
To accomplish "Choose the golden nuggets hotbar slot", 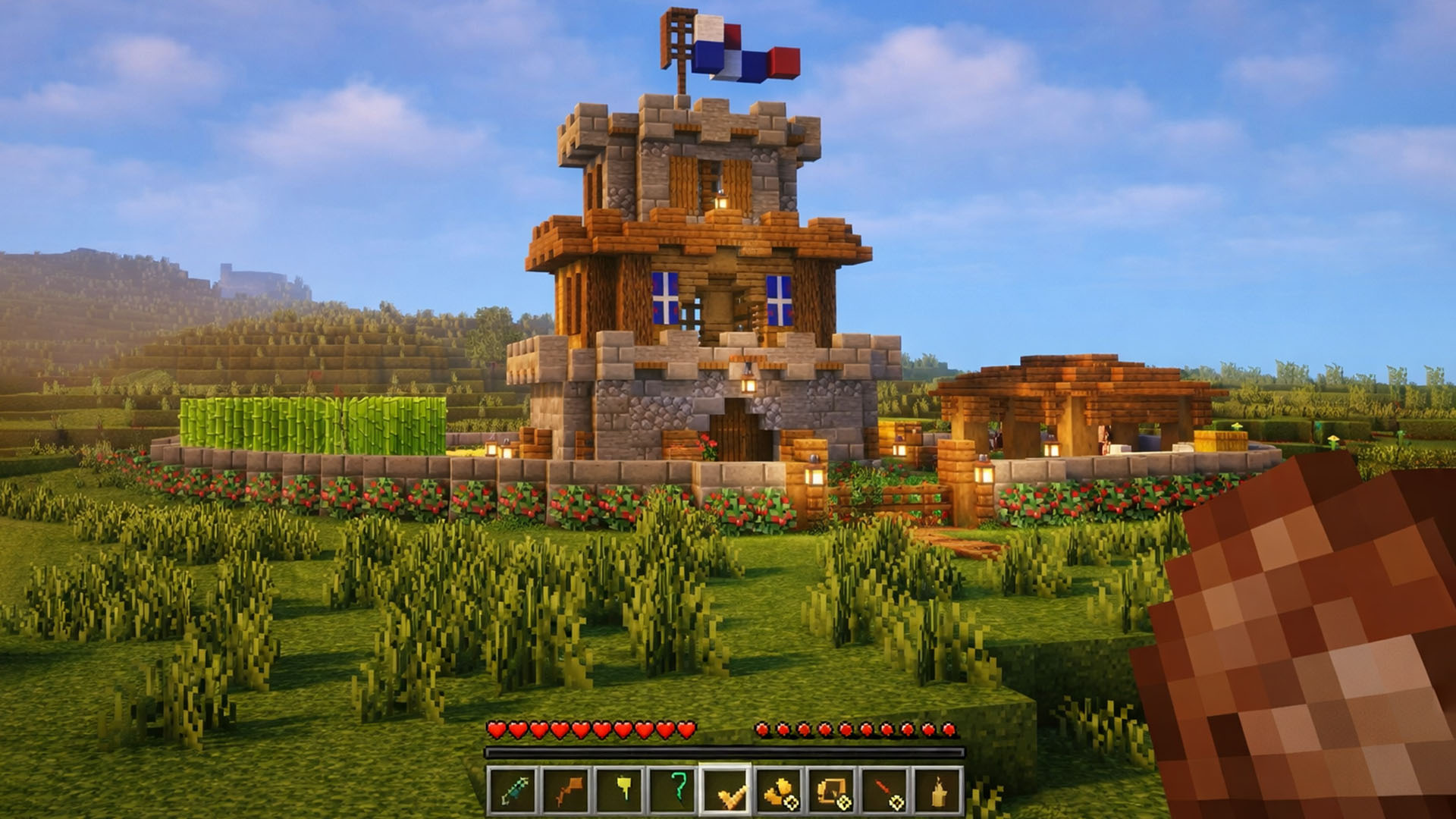I will [779, 791].
